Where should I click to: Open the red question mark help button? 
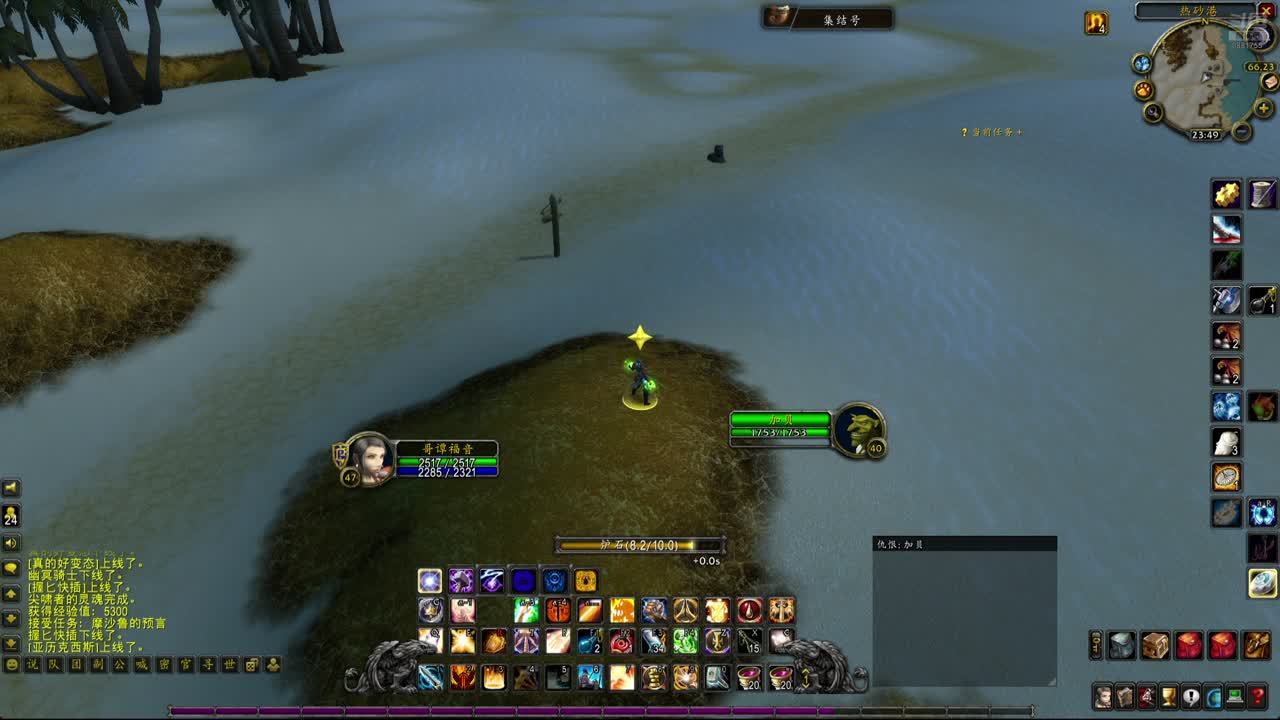tap(1258, 696)
